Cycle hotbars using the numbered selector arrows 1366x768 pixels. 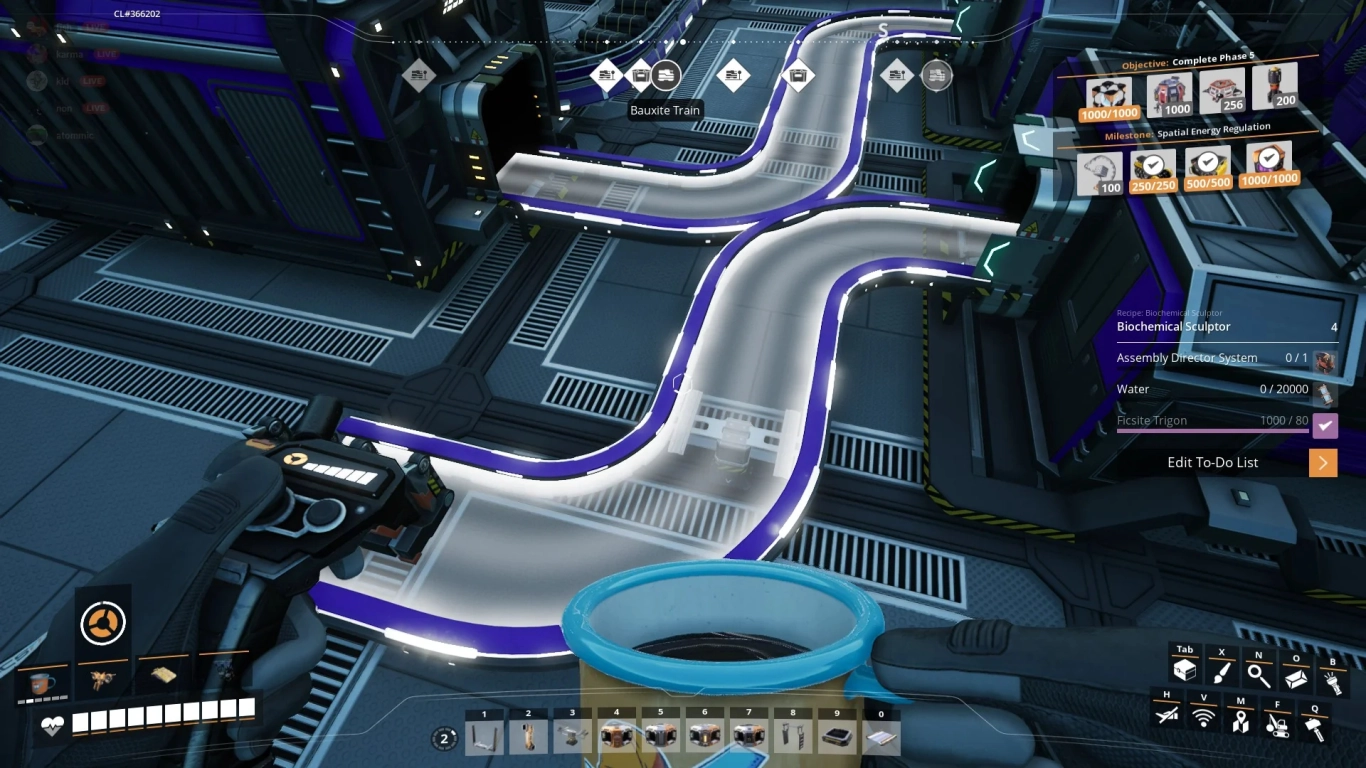444,738
